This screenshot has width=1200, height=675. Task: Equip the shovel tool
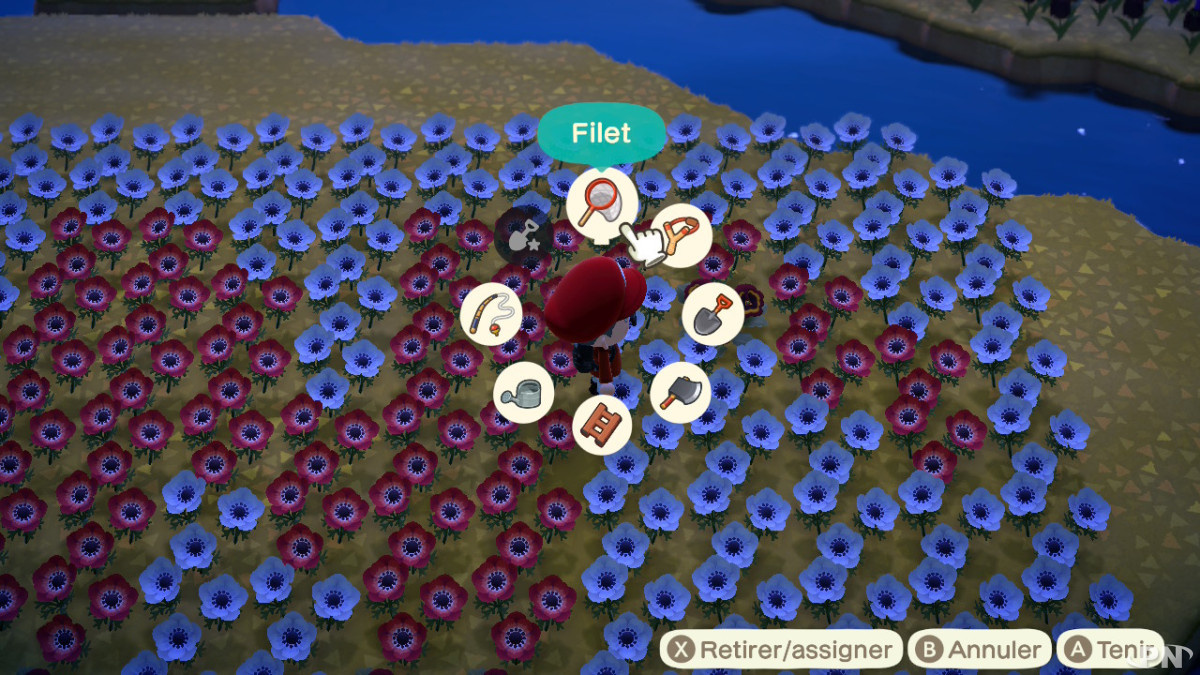[713, 313]
